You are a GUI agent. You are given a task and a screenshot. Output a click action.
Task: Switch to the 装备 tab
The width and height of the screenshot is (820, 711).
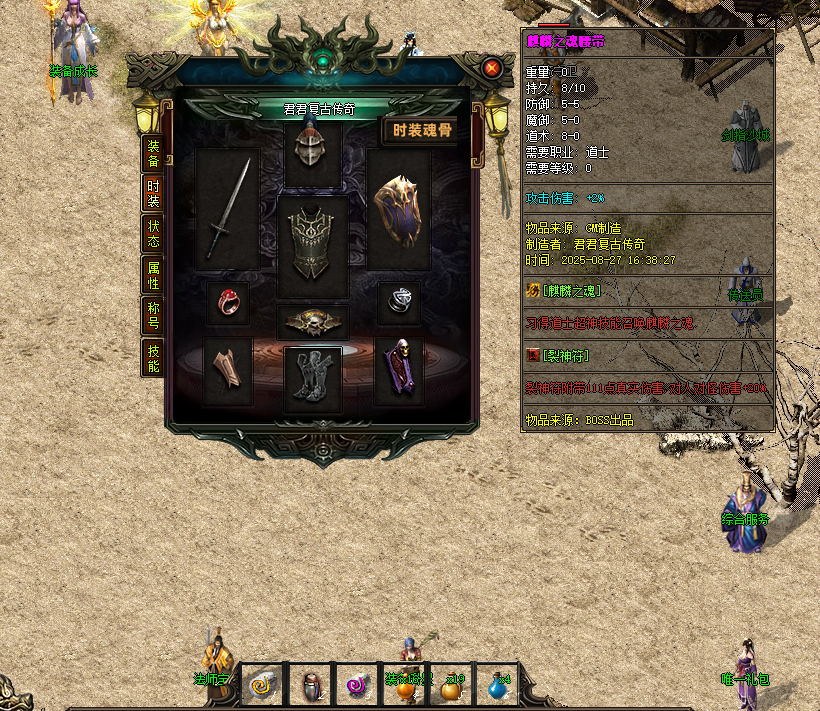(x=153, y=153)
